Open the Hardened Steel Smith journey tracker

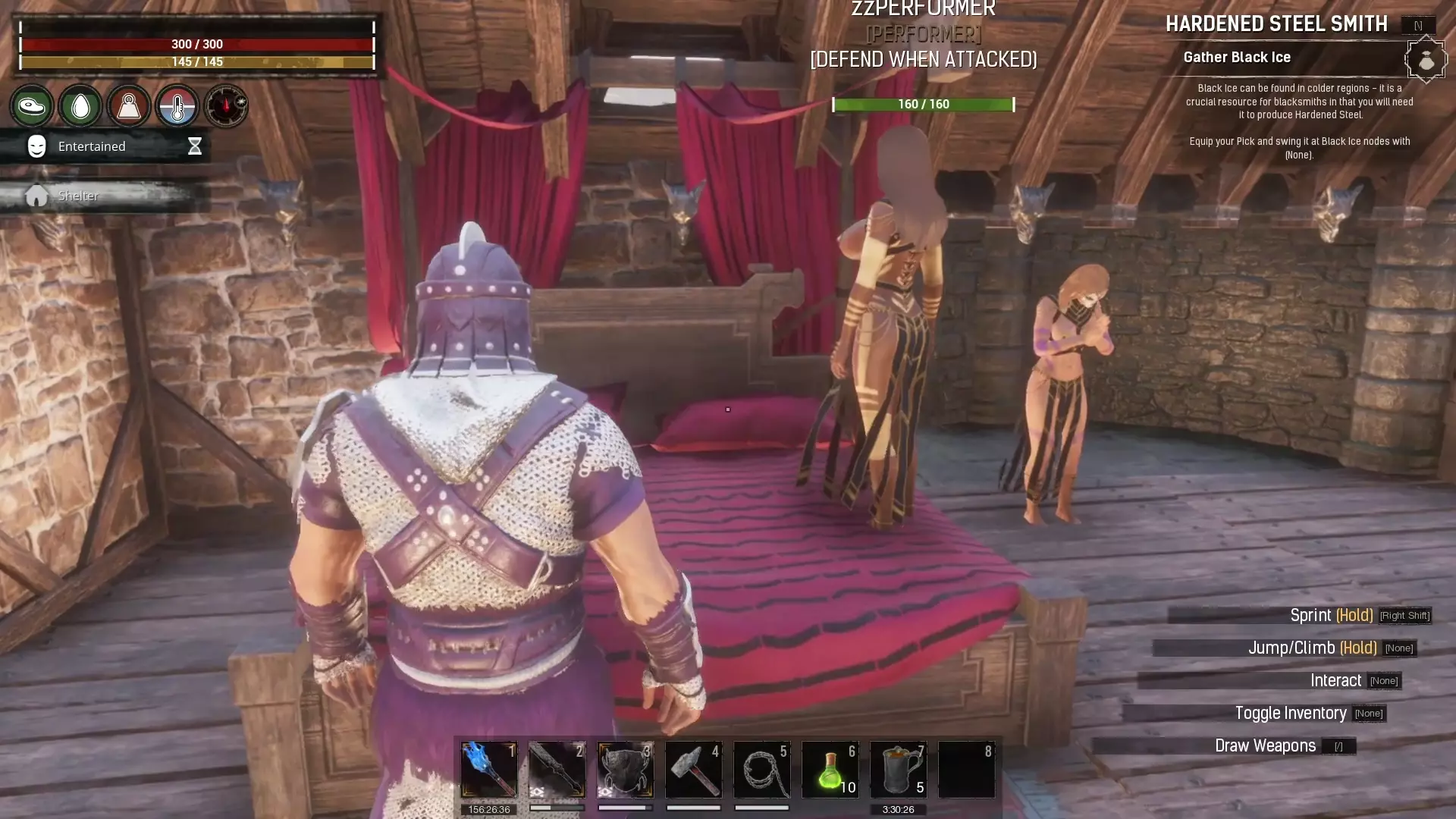pyautogui.click(x=1276, y=24)
